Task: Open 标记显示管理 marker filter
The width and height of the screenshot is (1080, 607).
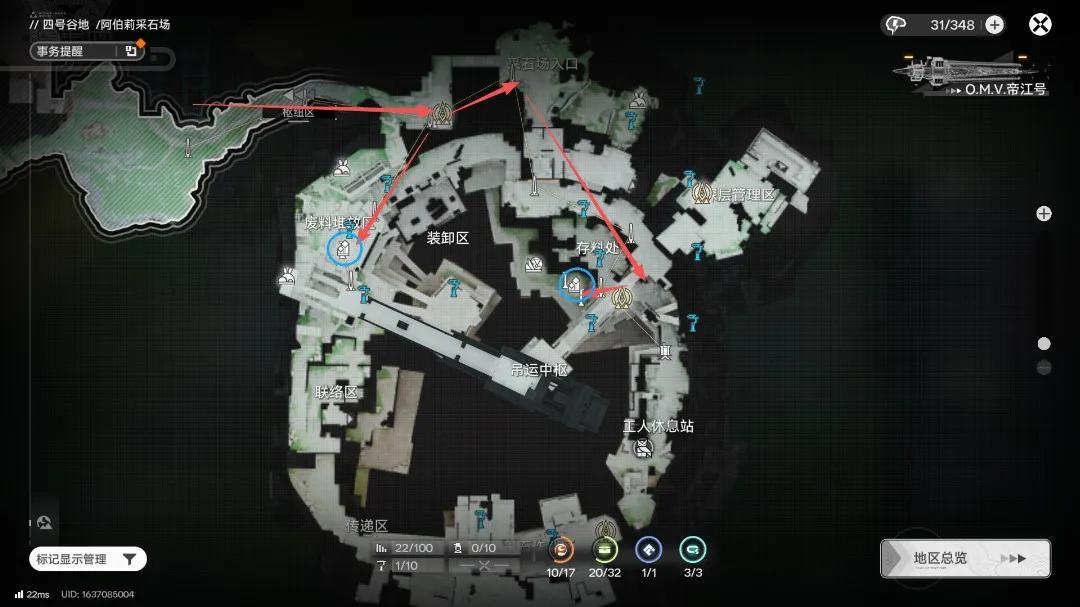Action: [x=88, y=559]
